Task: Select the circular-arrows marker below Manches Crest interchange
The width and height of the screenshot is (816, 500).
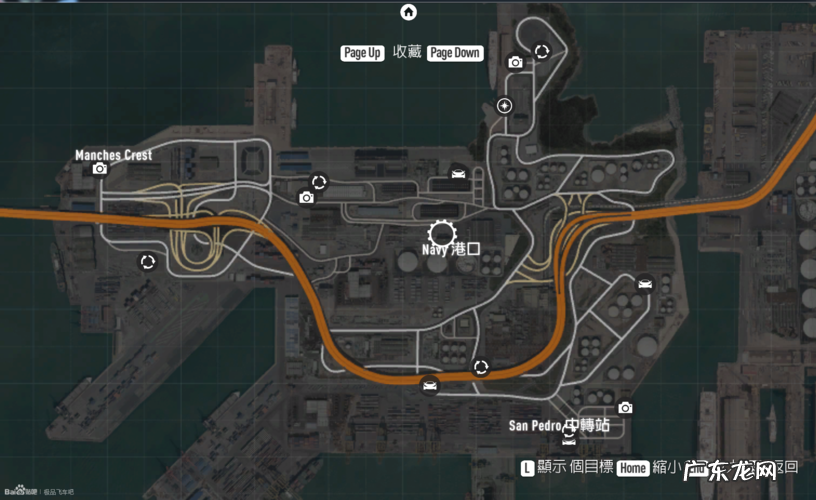Action: (148, 262)
